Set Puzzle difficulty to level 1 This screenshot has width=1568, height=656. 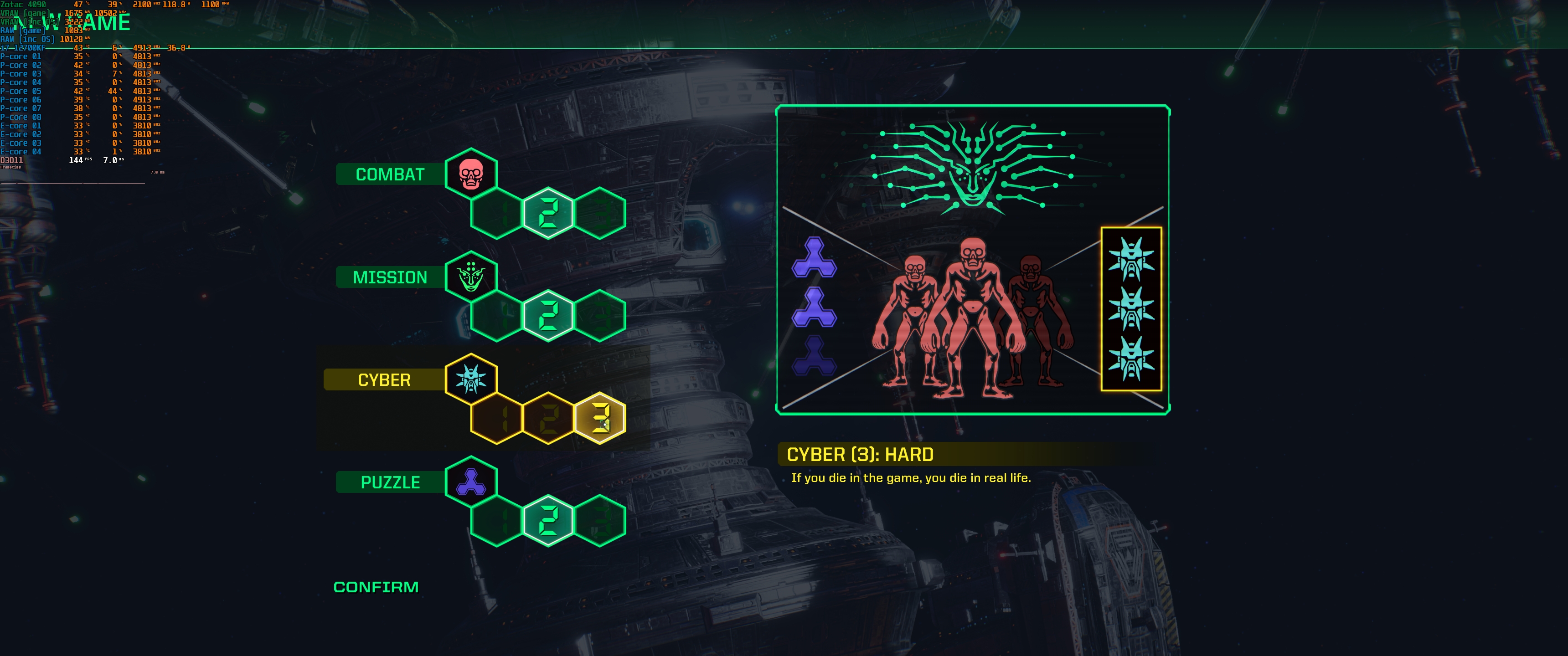pyautogui.click(x=497, y=521)
